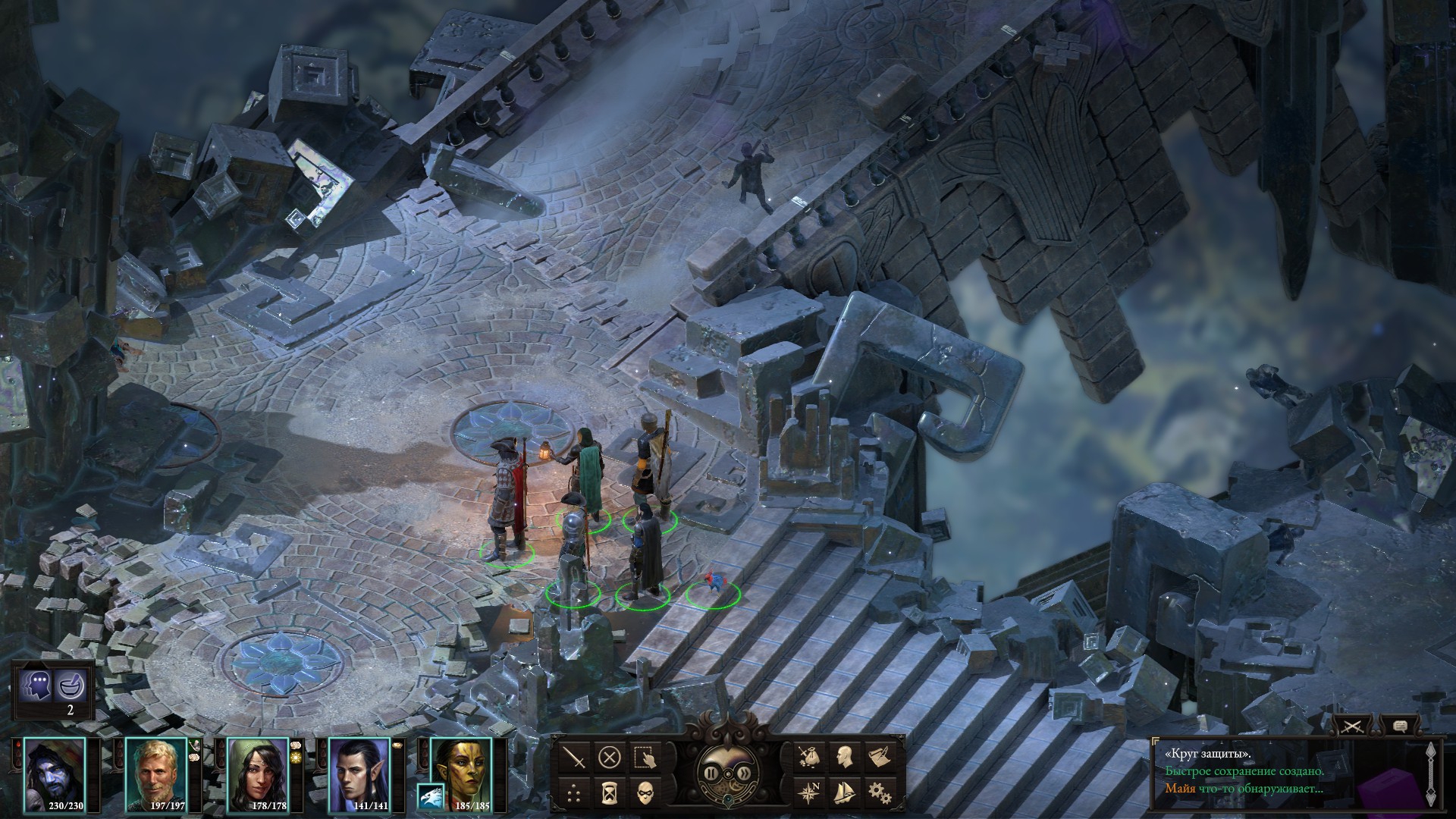Toggle stealth mode with the masked face

click(x=645, y=792)
